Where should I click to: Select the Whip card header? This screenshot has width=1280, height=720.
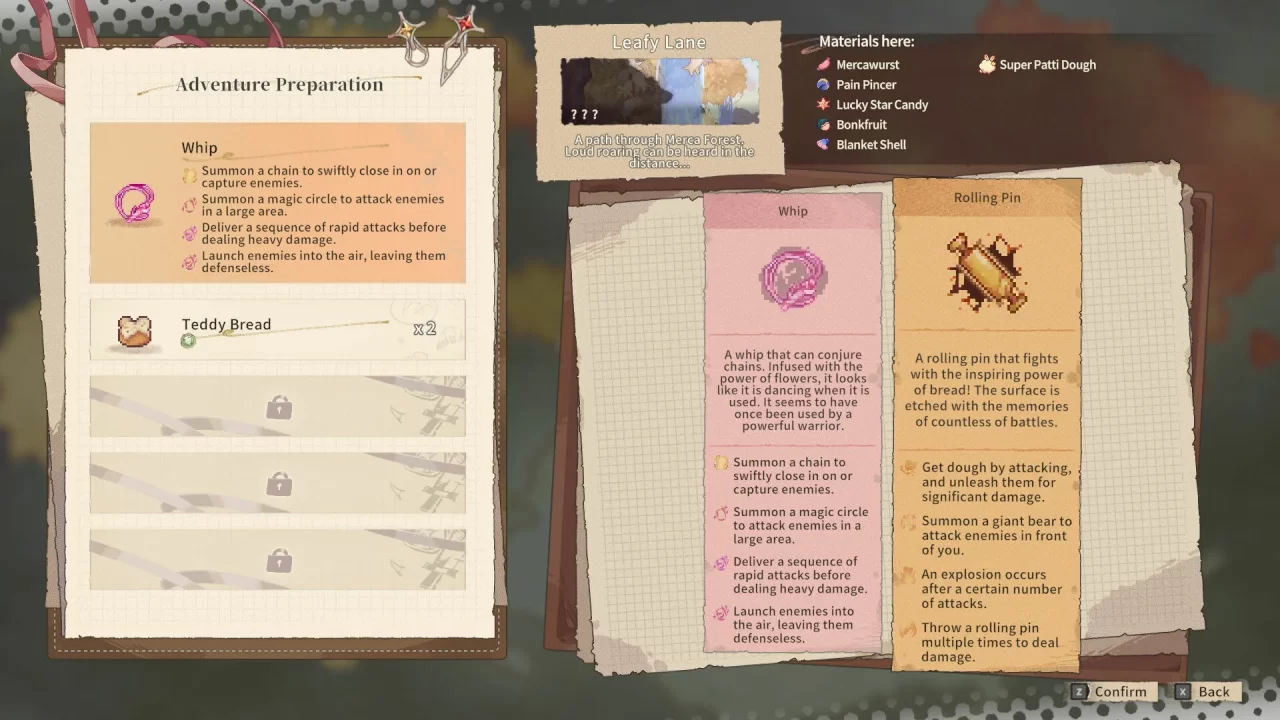click(x=792, y=211)
